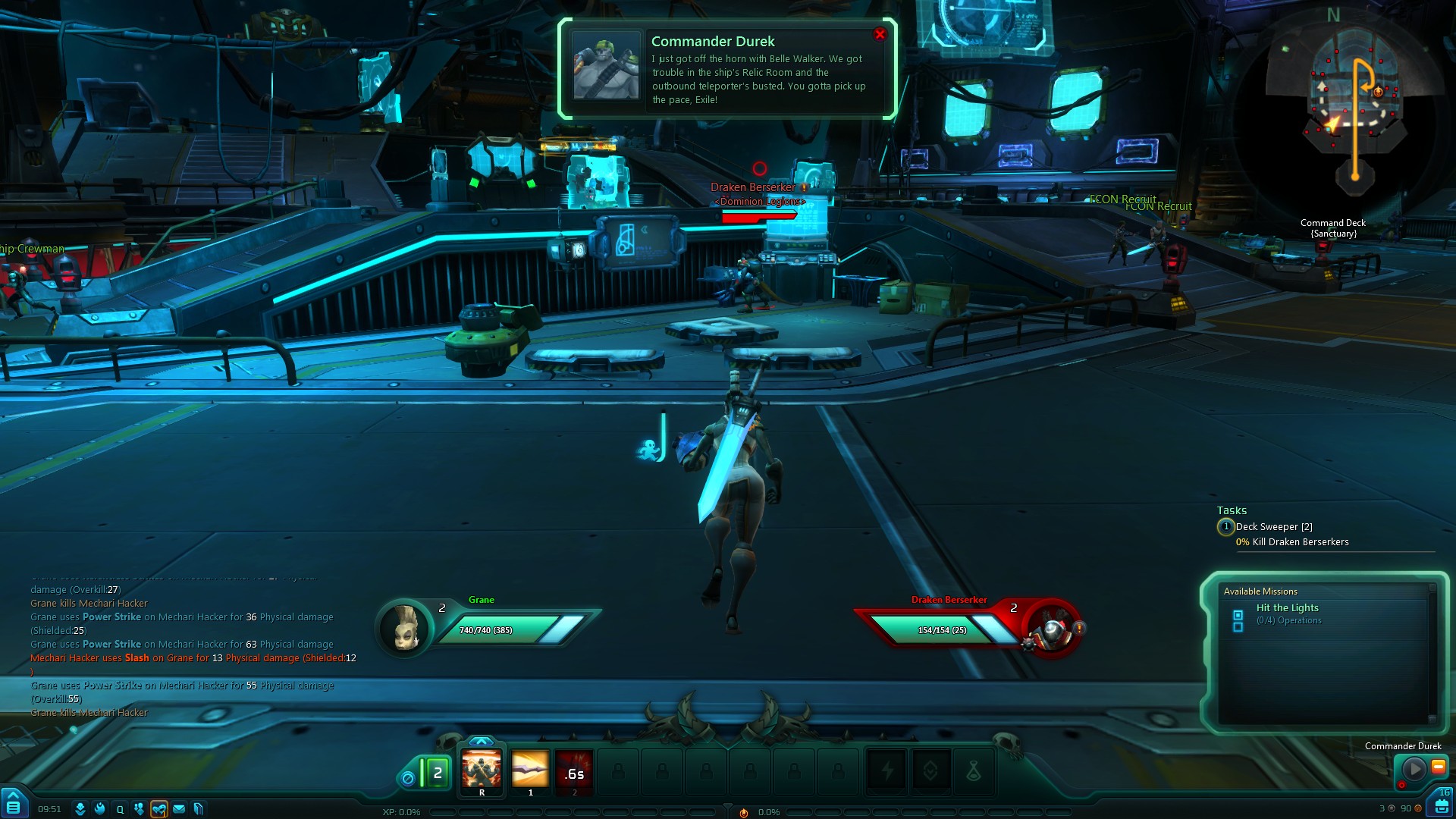
Task: Open the inventory bag showing 16
Action: tap(1441, 805)
